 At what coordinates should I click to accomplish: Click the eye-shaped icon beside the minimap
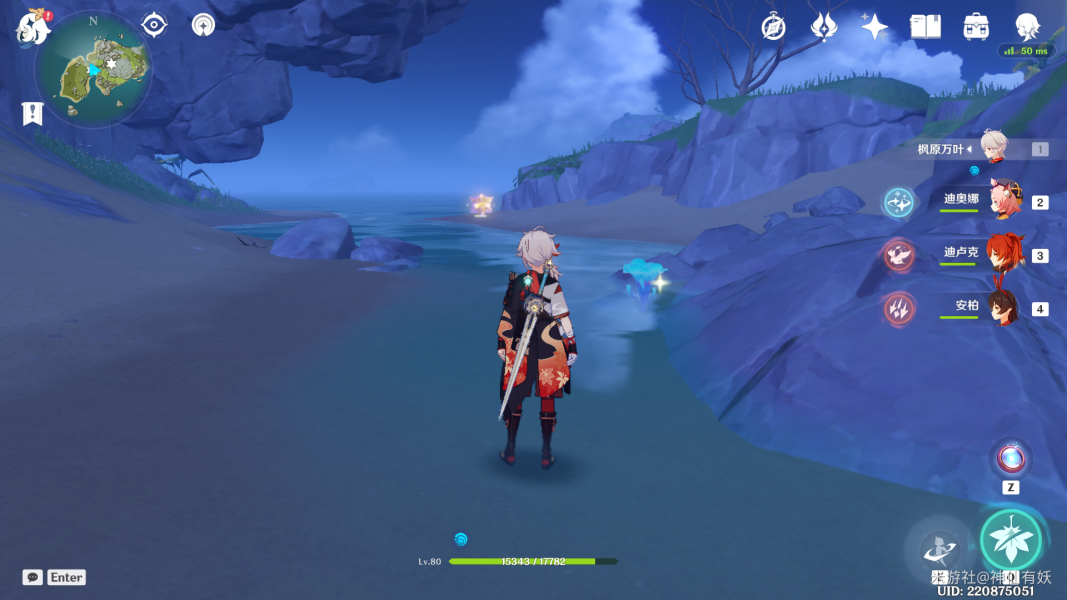pyautogui.click(x=154, y=25)
